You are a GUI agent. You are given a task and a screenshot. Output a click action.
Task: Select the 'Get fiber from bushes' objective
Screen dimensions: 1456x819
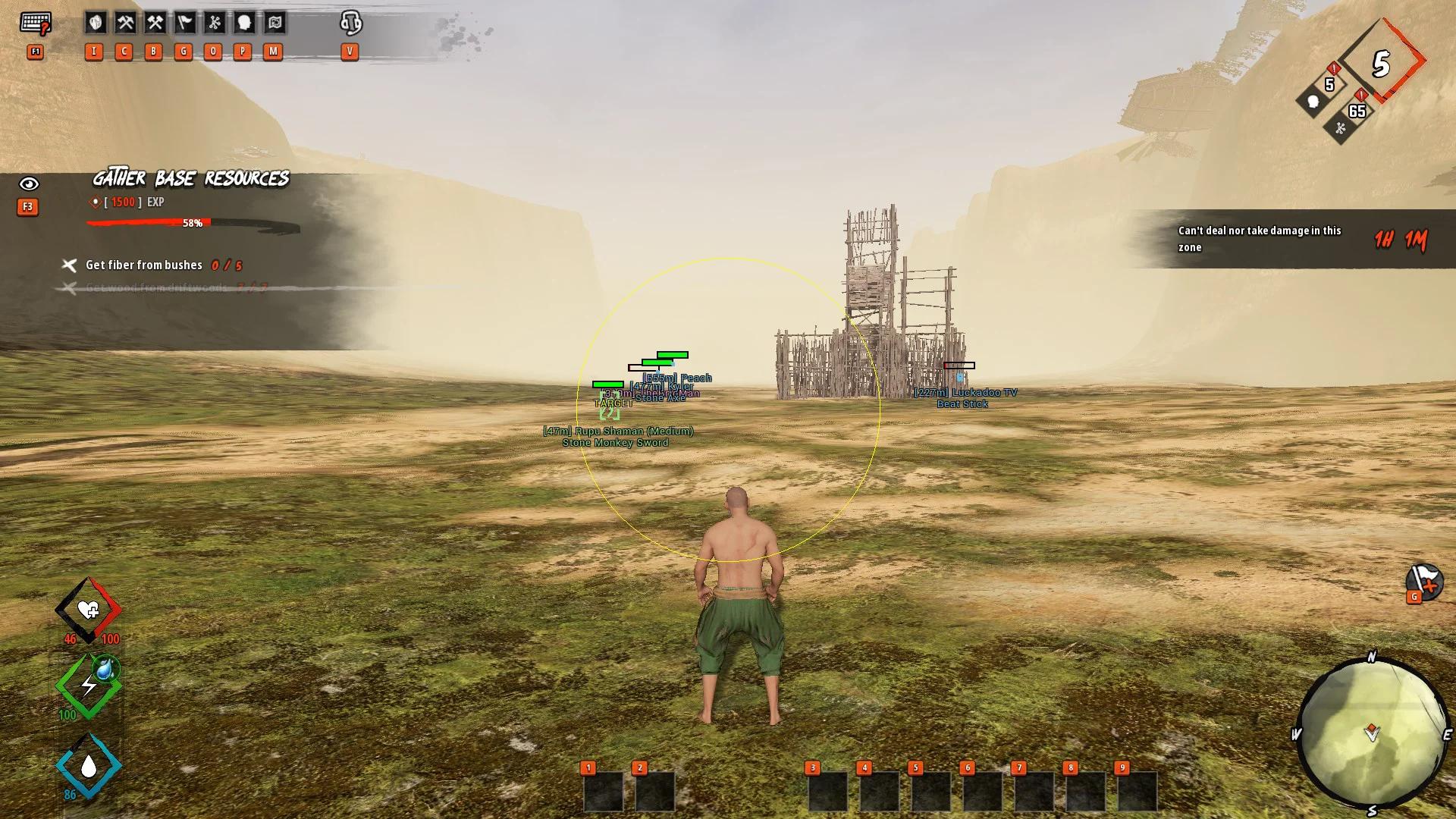pos(144,265)
